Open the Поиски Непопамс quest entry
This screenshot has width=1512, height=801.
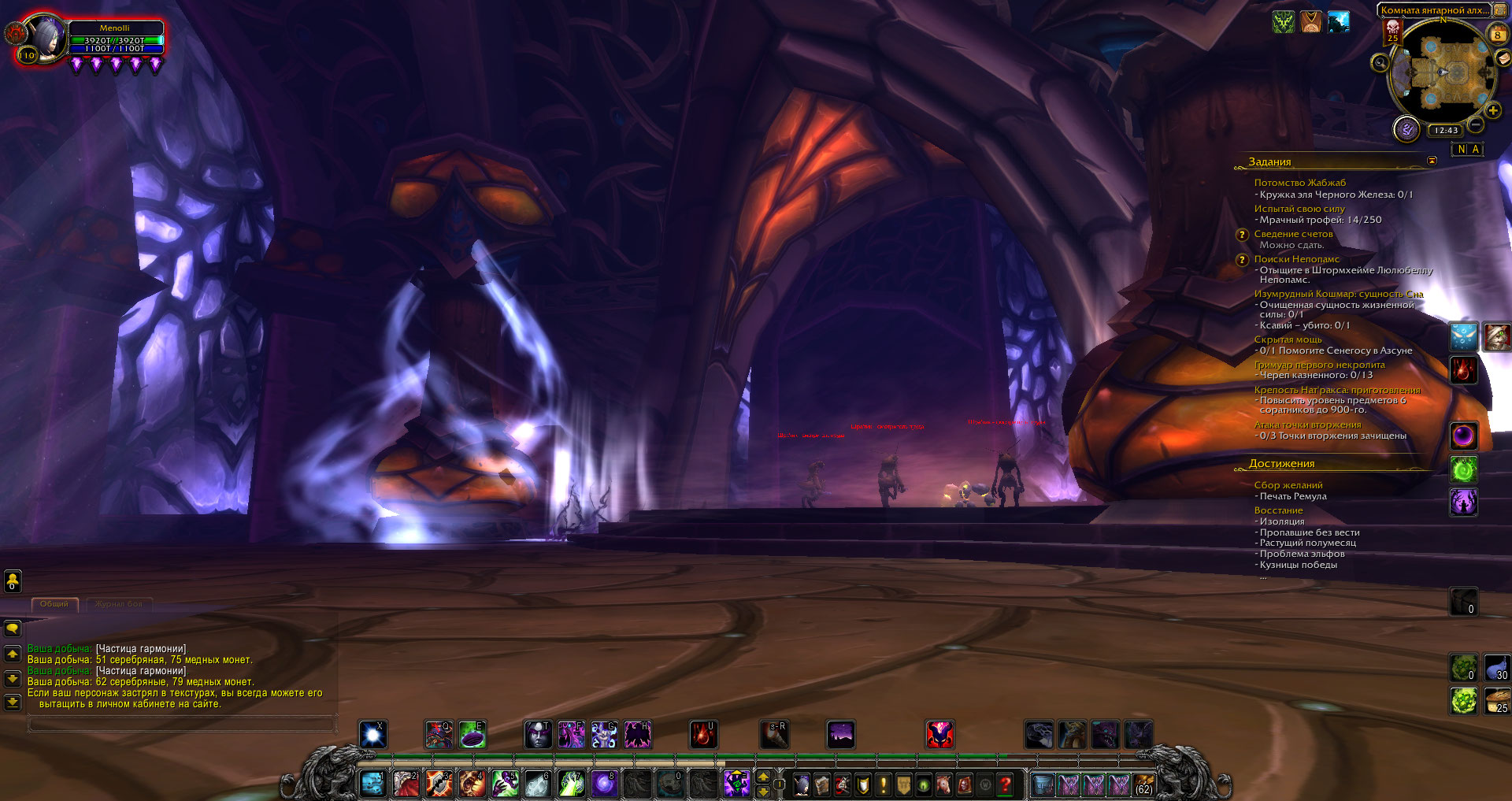tap(1296, 259)
